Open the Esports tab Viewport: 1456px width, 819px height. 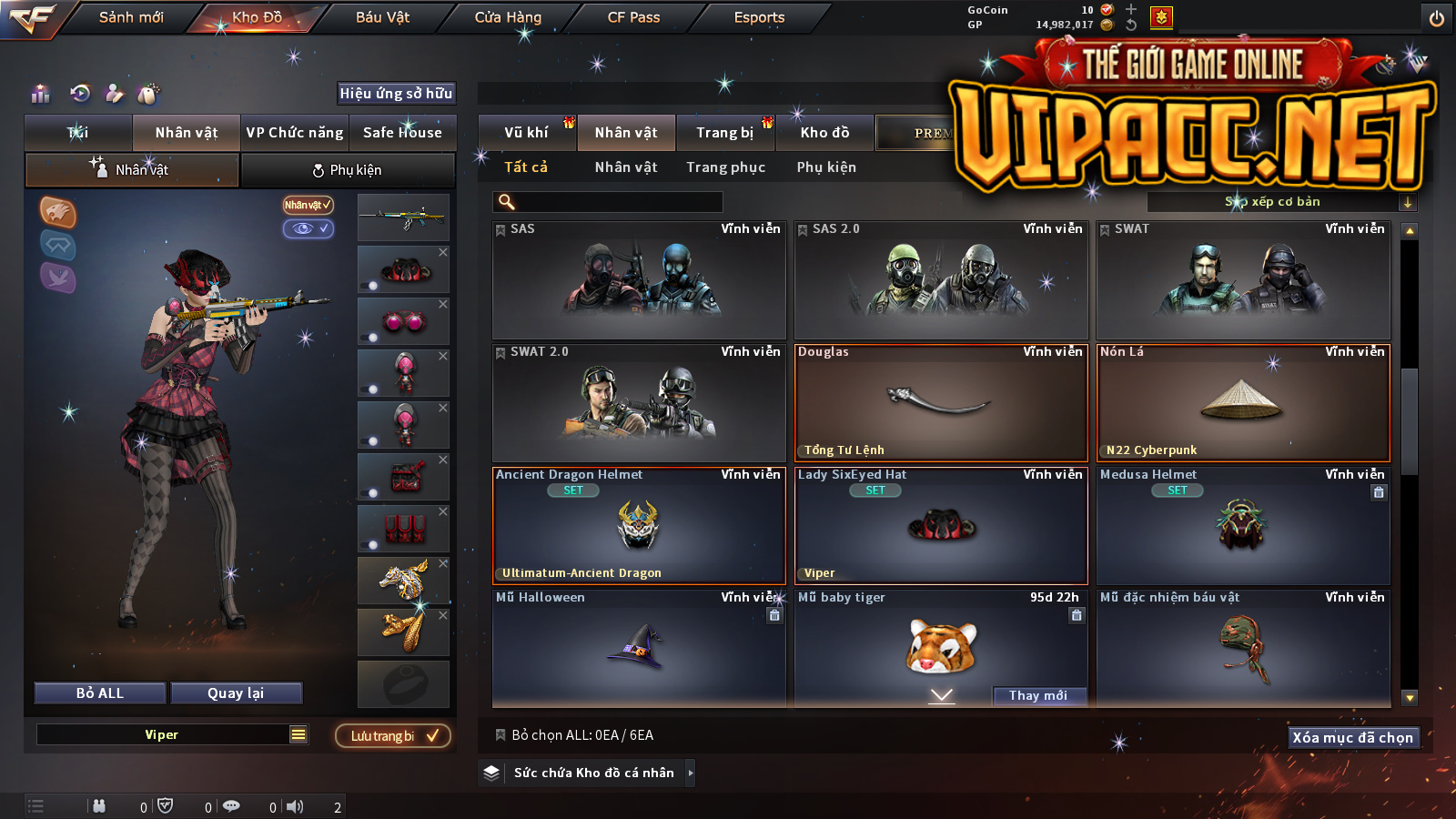pyautogui.click(x=759, y=17)
